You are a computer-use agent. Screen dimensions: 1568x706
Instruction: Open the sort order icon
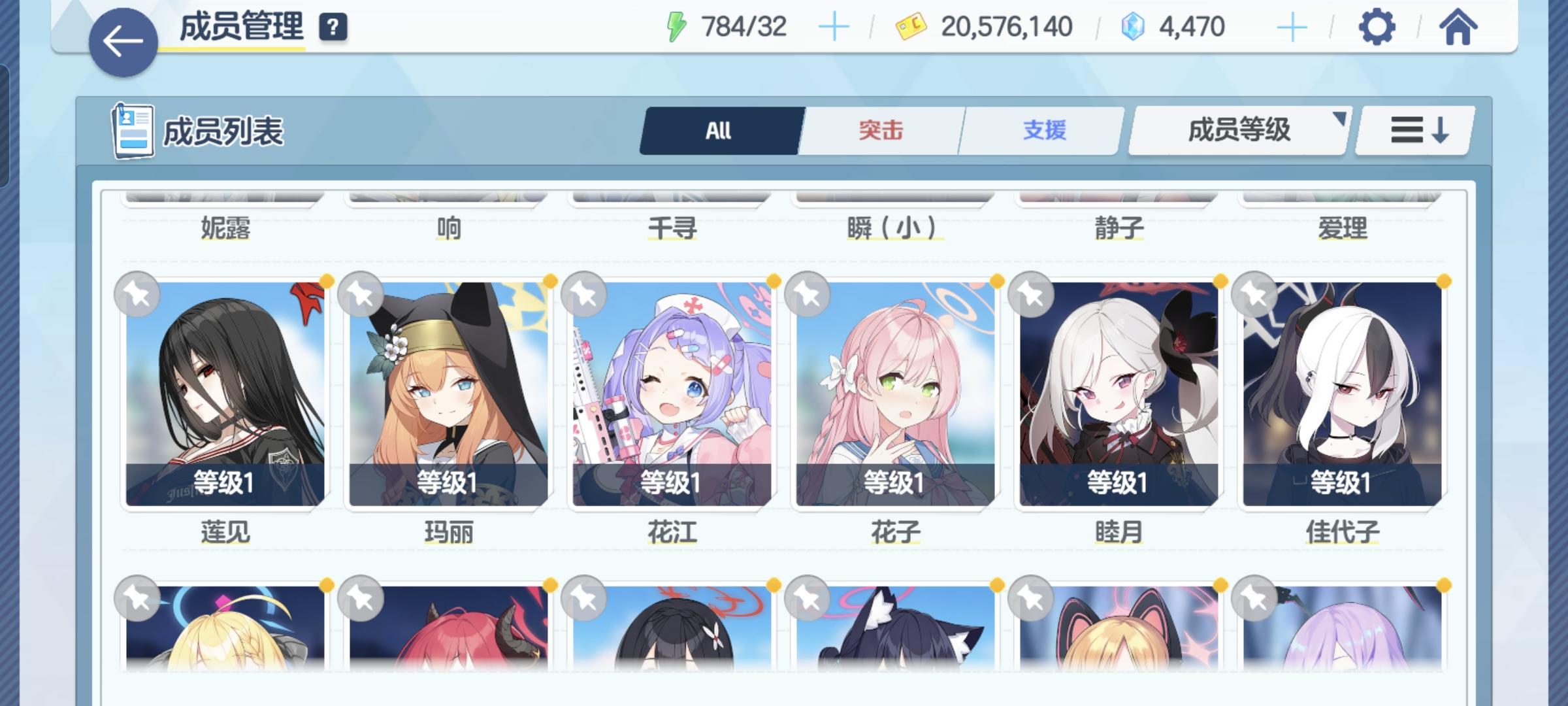tap(1413, 129)
